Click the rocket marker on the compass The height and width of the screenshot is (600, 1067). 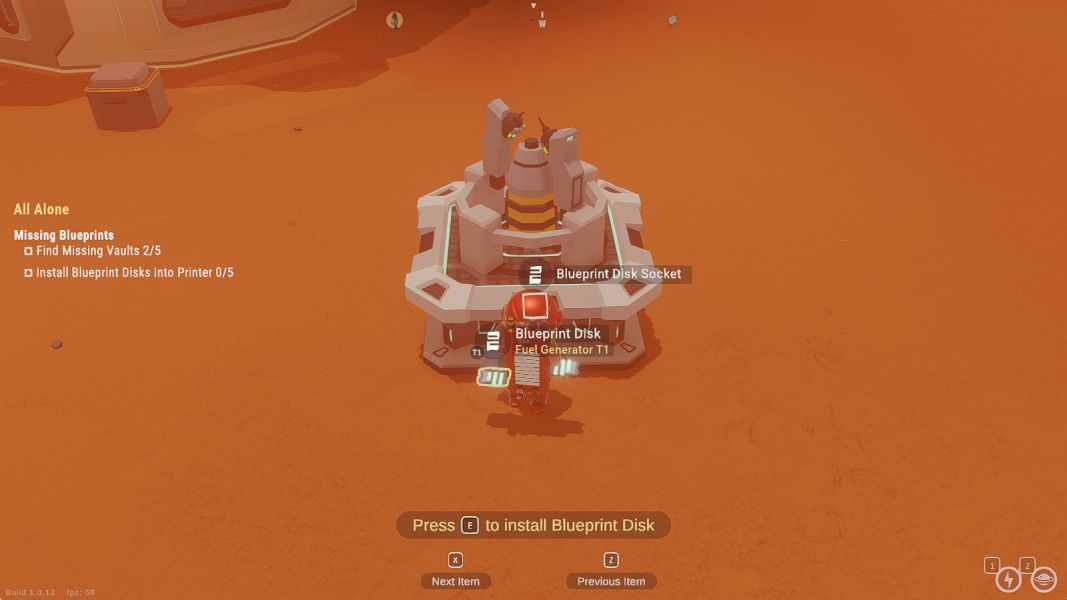[x=395, y=20]
